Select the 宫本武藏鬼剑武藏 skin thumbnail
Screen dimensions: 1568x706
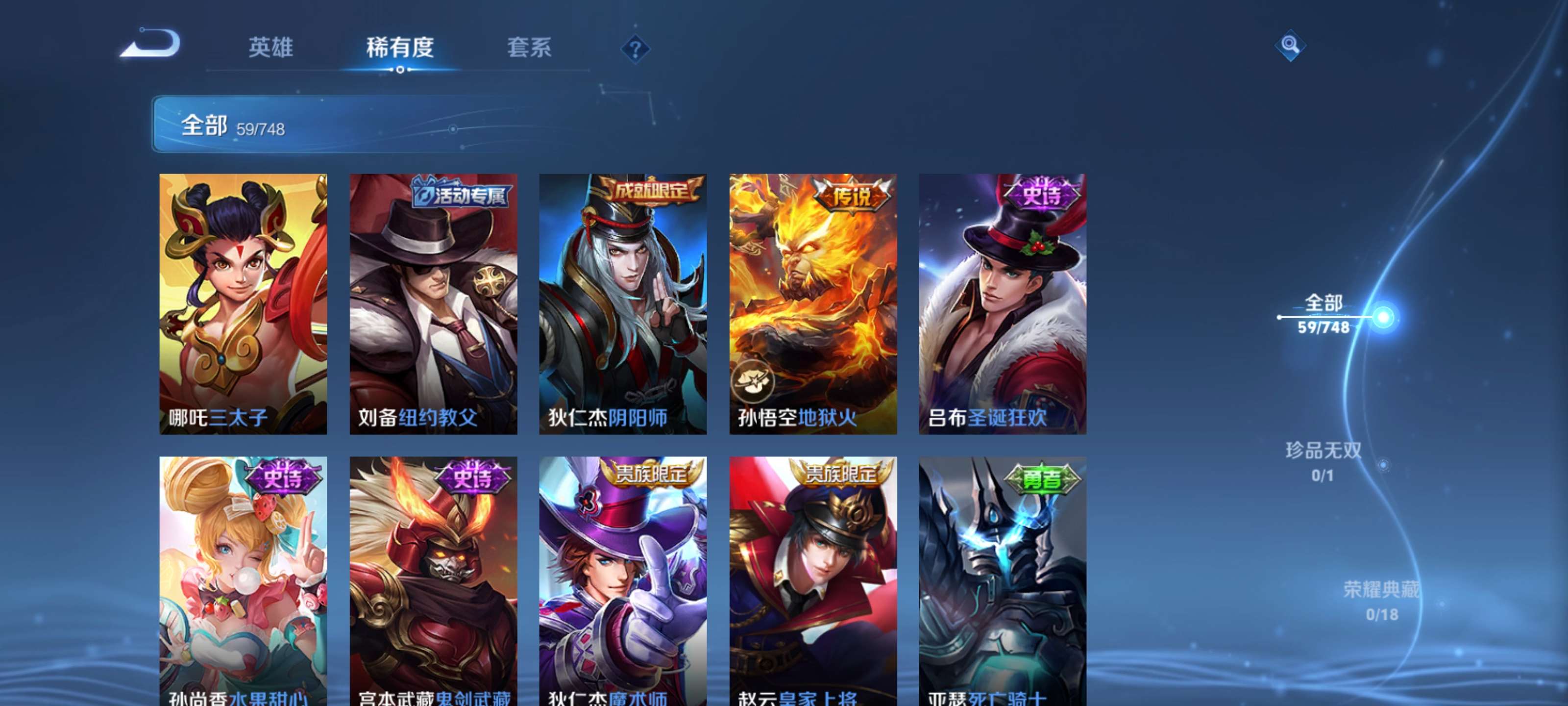pos(432,585)
